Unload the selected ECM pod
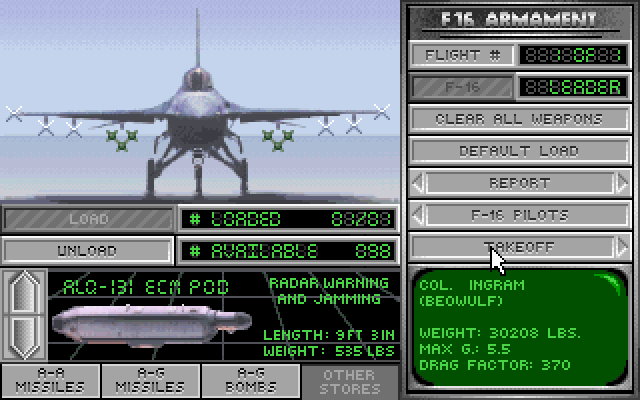 pos(87,251)
